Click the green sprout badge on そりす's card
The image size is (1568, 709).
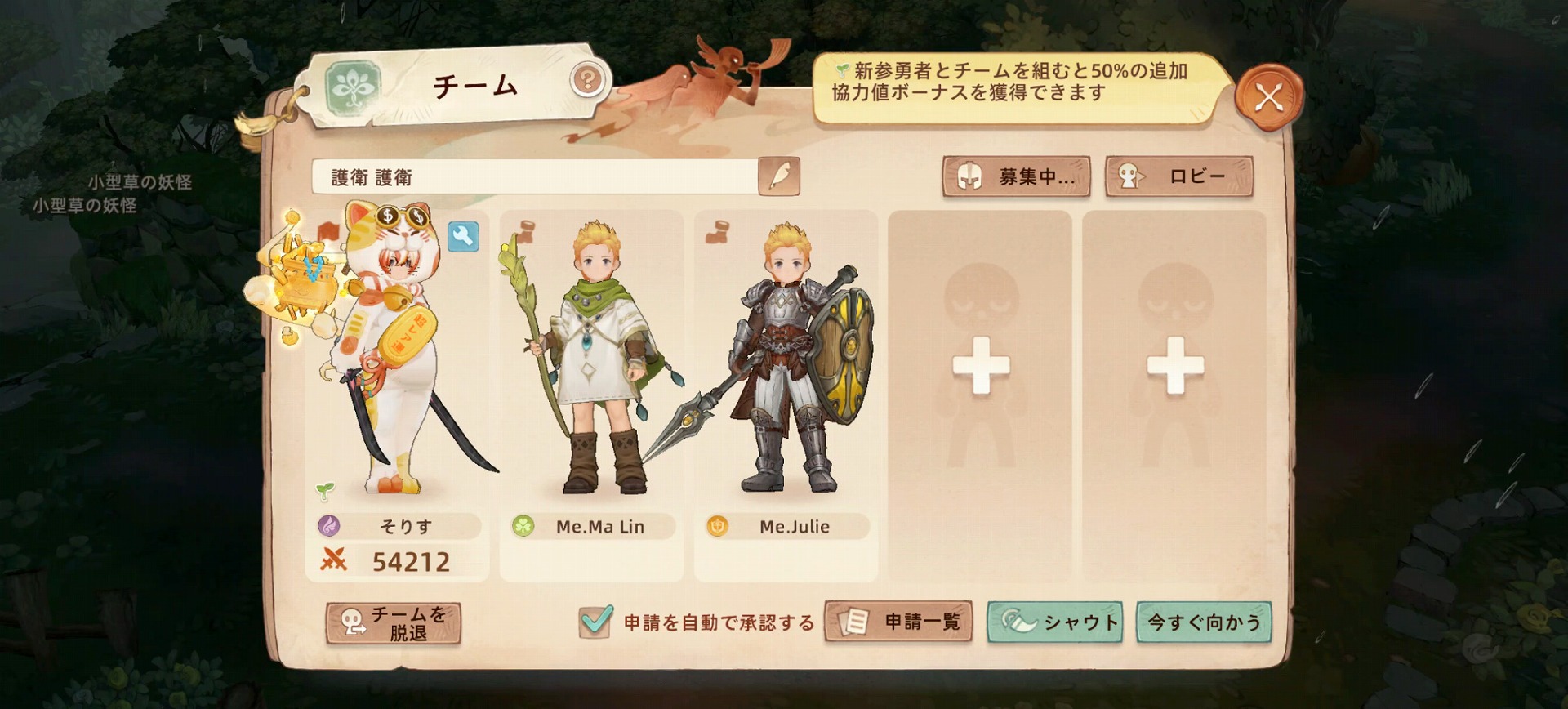coord(324,490)
